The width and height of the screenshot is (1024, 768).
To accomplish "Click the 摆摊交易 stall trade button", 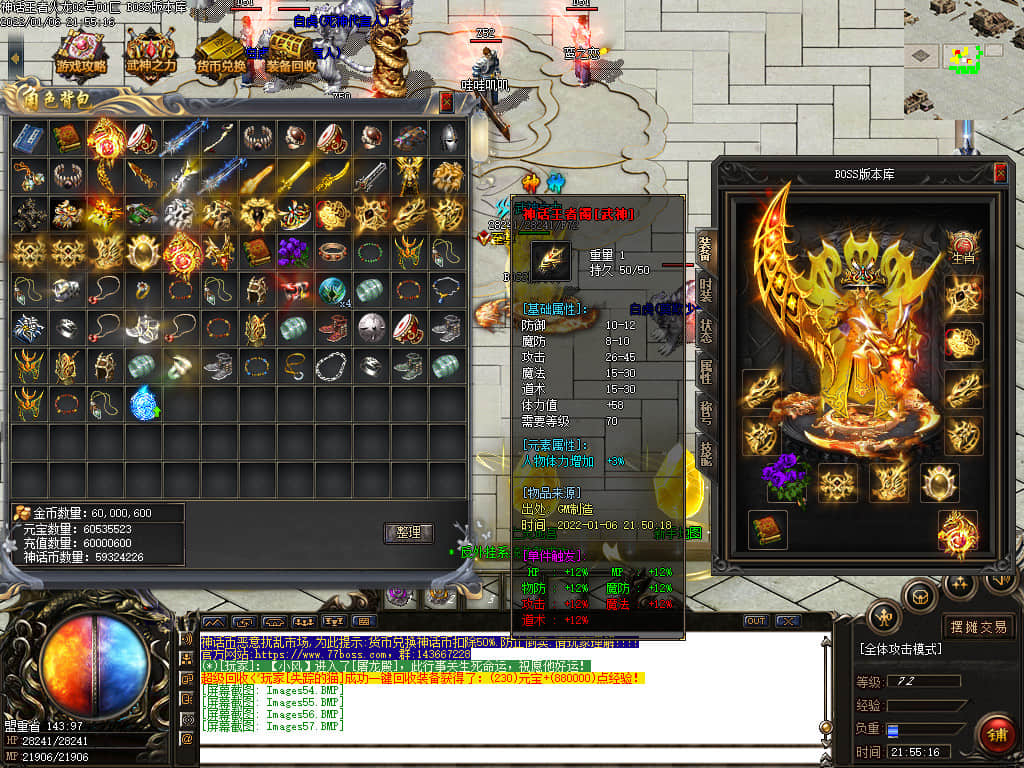I will (979, 627).
